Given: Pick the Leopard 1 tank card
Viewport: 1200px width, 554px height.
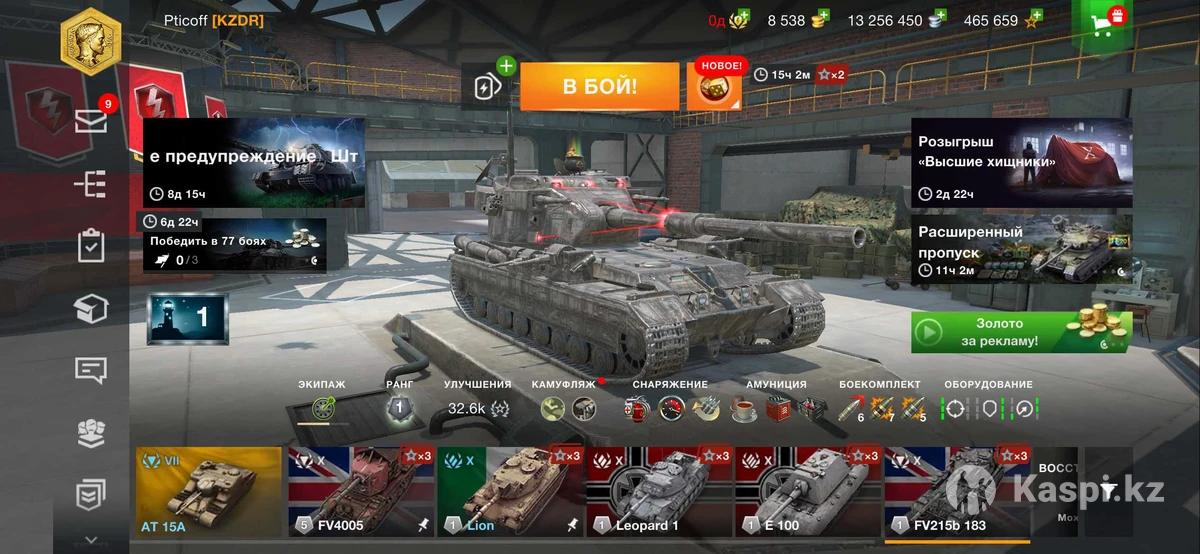Looking at the screenshot, I should pos(659,494).
